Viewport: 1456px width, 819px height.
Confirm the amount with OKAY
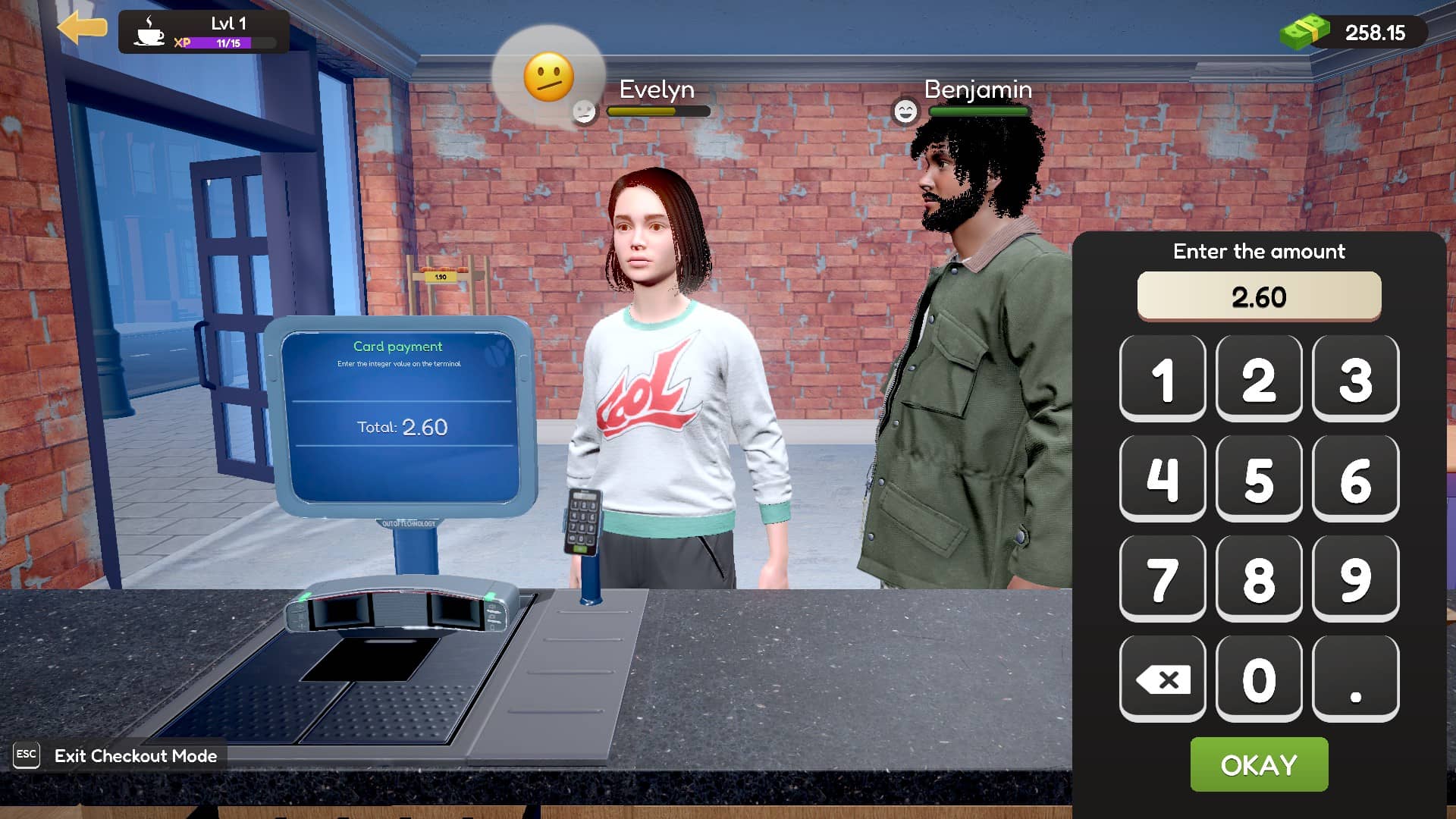(1259, 764)
